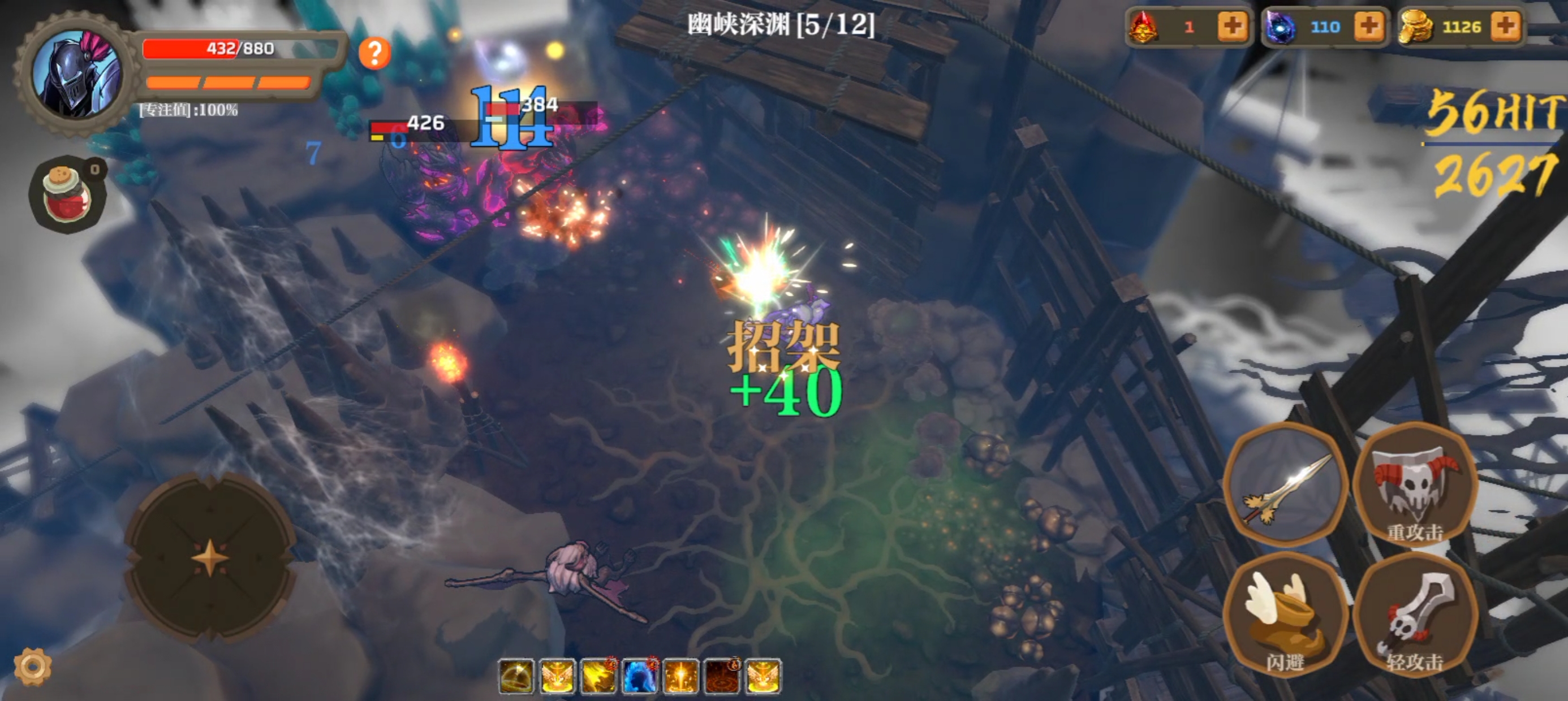The height and width of the screenshot is (701, 1568).
Task: Select the knight character portrait
Action: (x=79, y=73)
